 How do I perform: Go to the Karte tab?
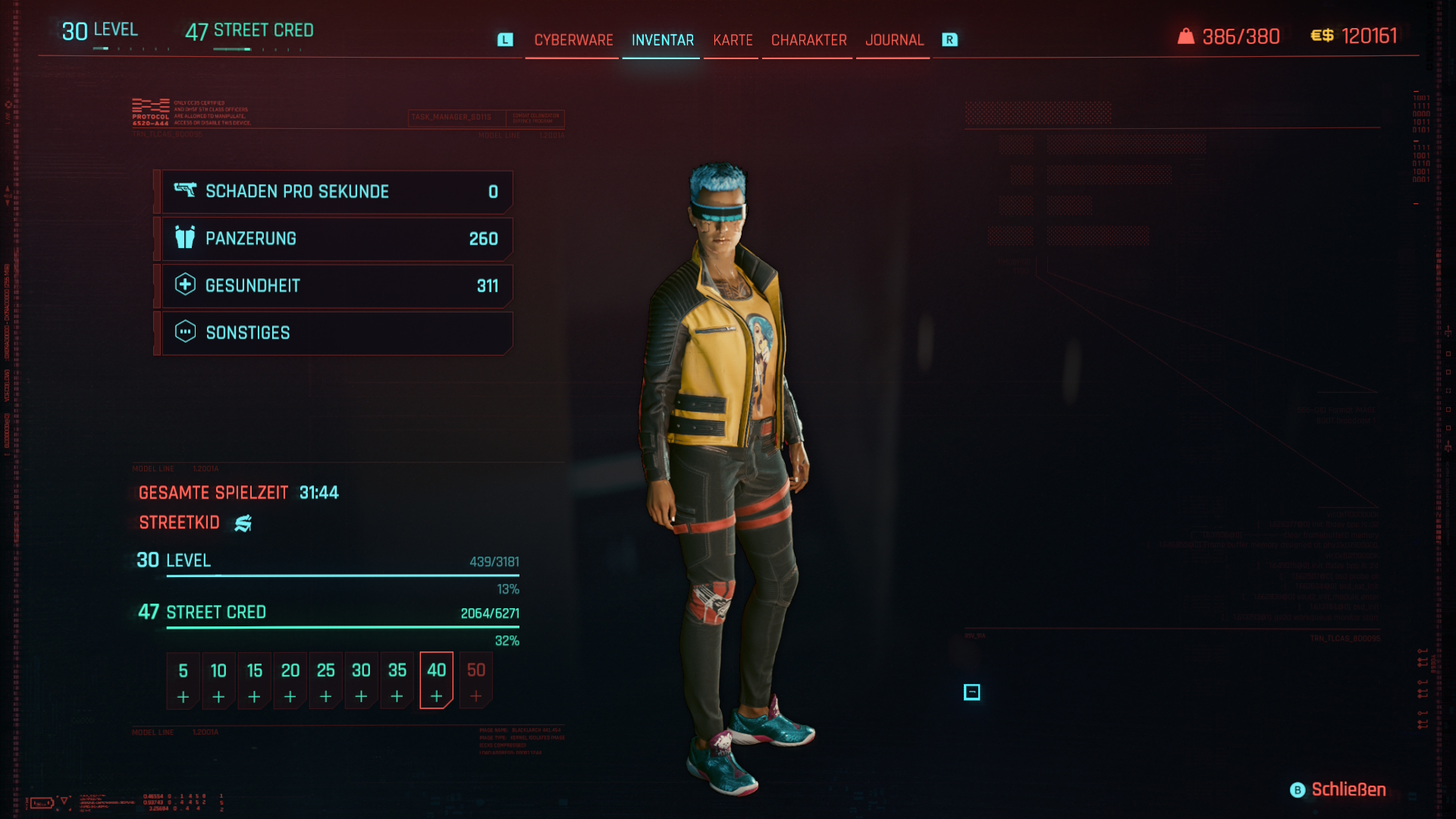733,40
